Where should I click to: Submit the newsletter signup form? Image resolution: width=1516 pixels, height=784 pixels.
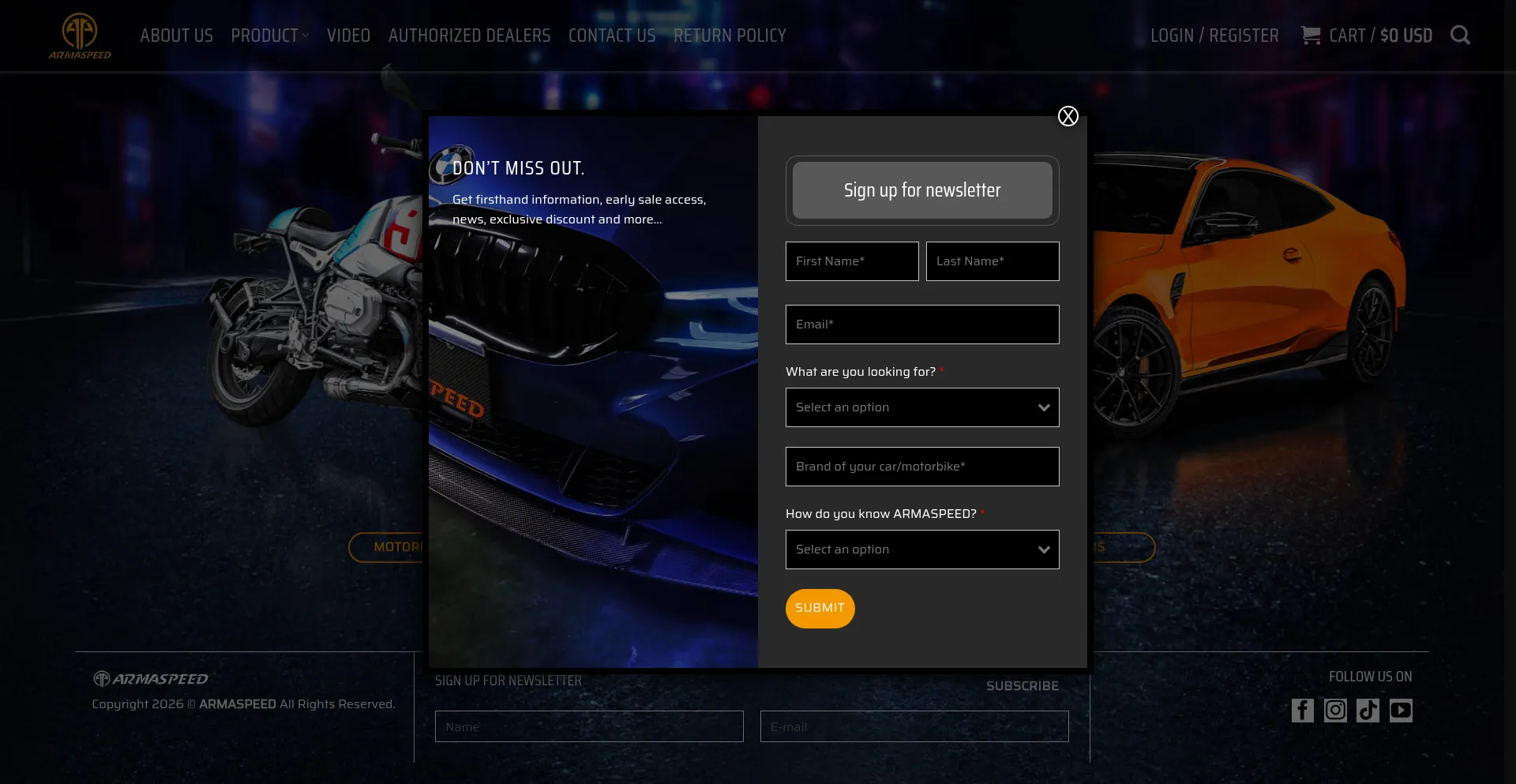pos(820,608)
